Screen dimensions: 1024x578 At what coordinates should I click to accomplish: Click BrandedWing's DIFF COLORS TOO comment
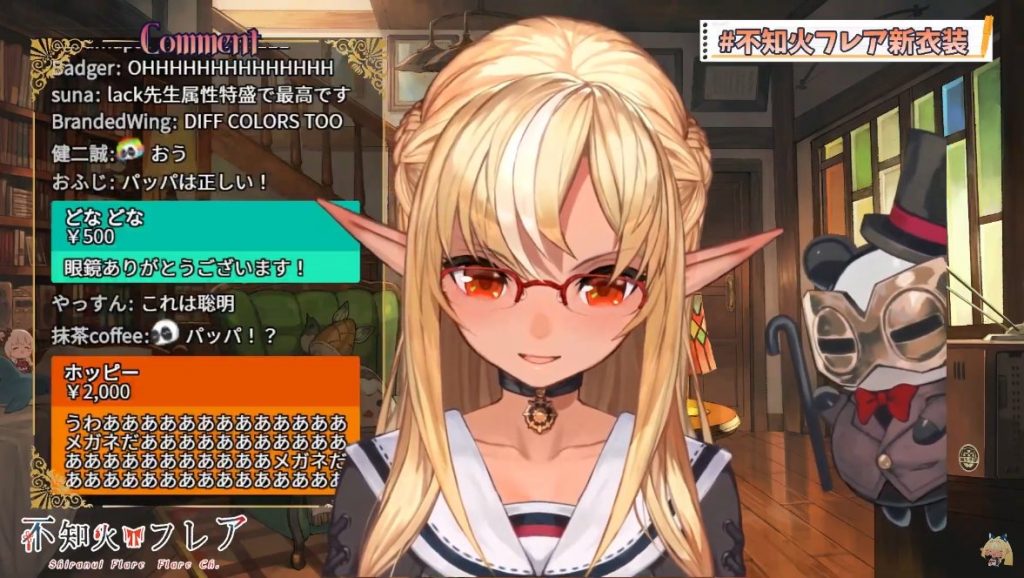(197, 121)
